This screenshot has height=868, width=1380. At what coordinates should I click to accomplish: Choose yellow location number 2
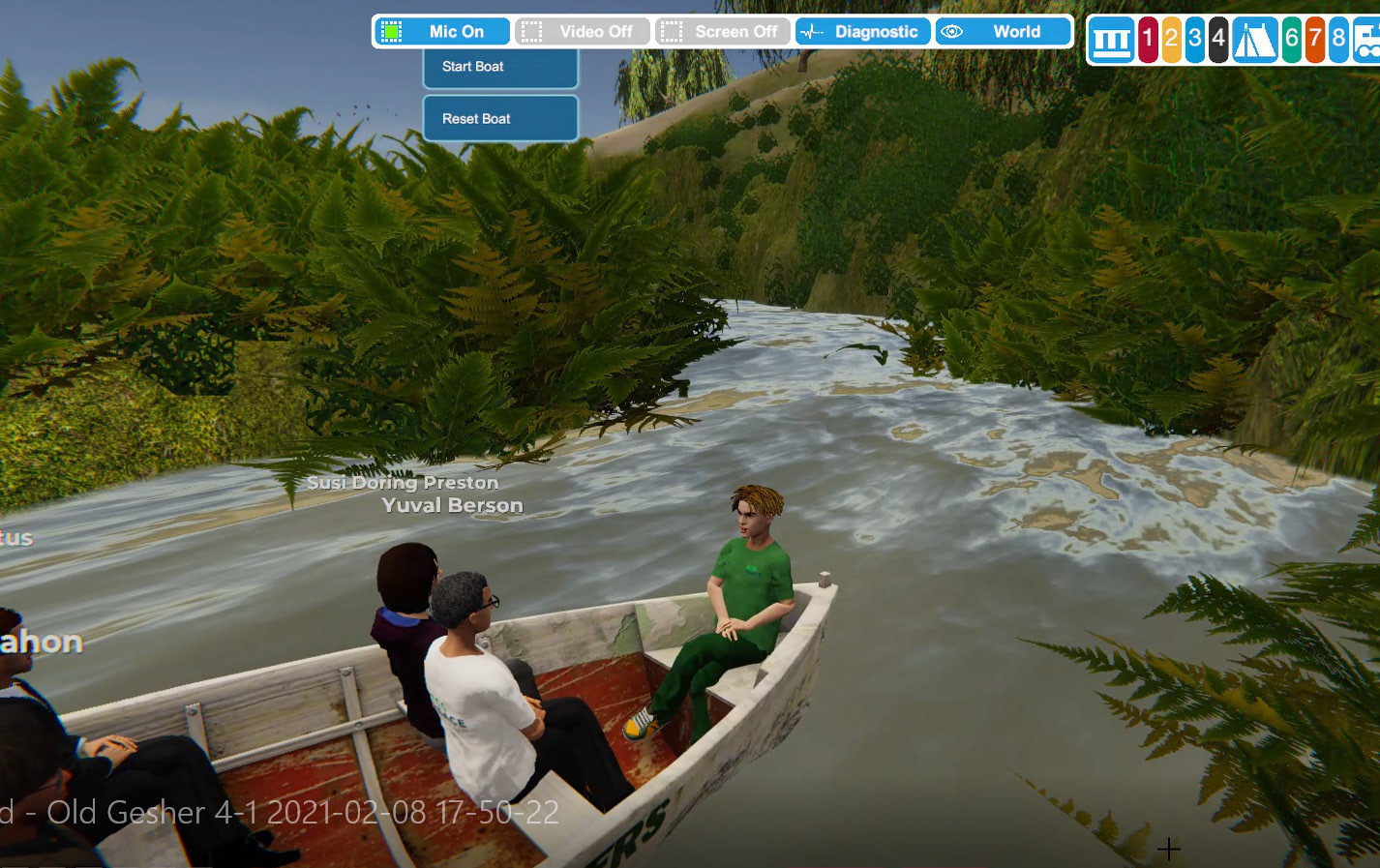click(1171, 41)
